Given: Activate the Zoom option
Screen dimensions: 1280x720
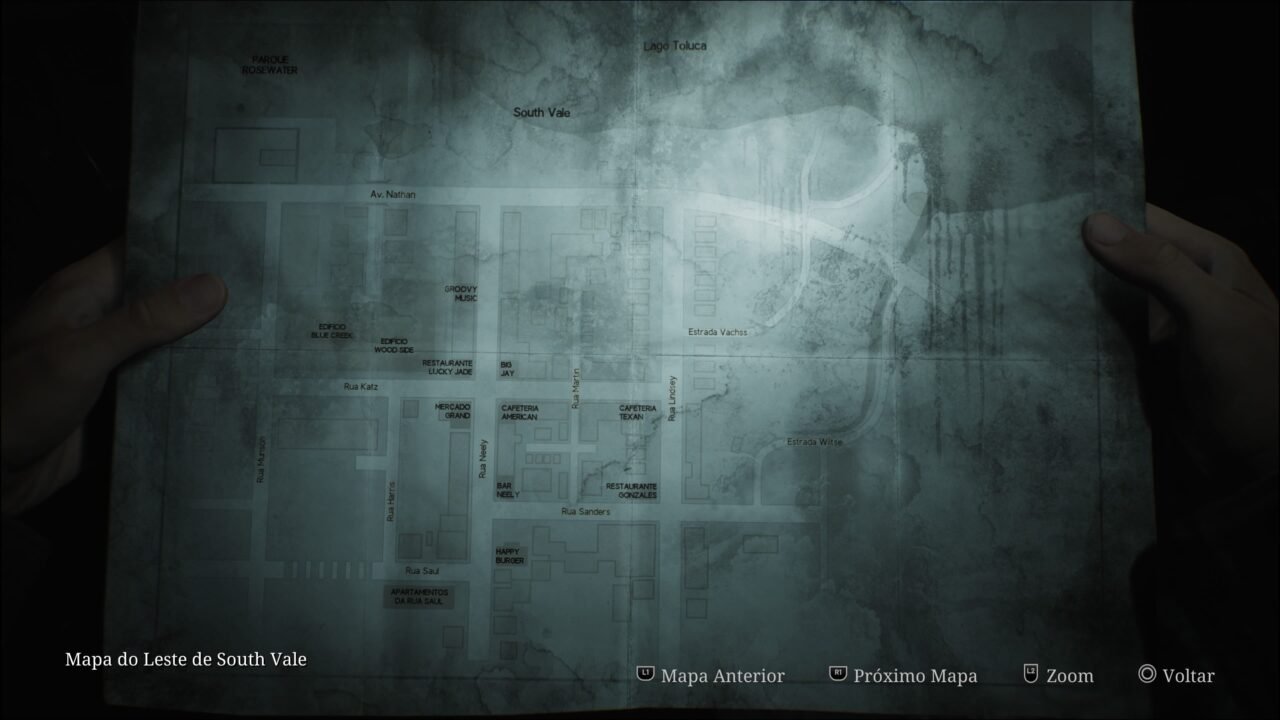Looking at the screenshot, I should [x=1067, y=676].
